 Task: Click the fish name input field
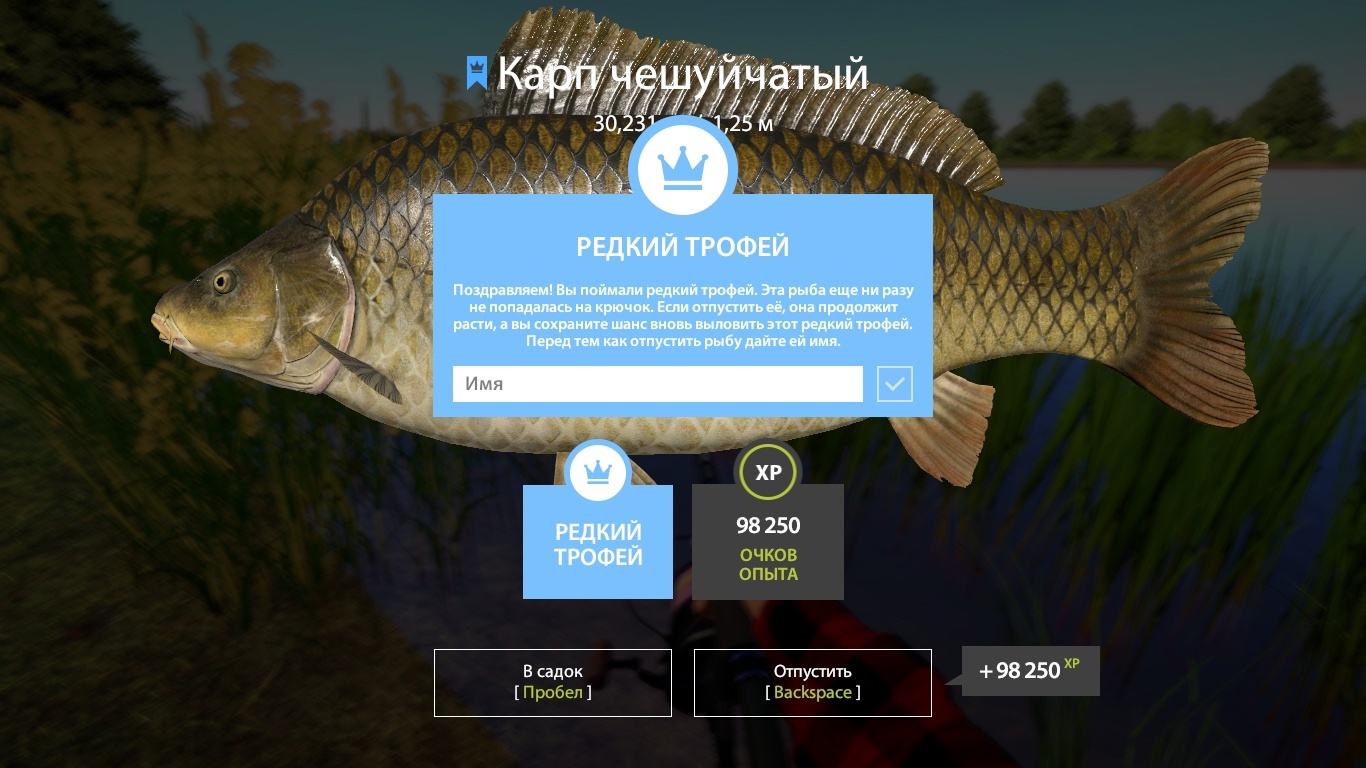pos(657,384)
